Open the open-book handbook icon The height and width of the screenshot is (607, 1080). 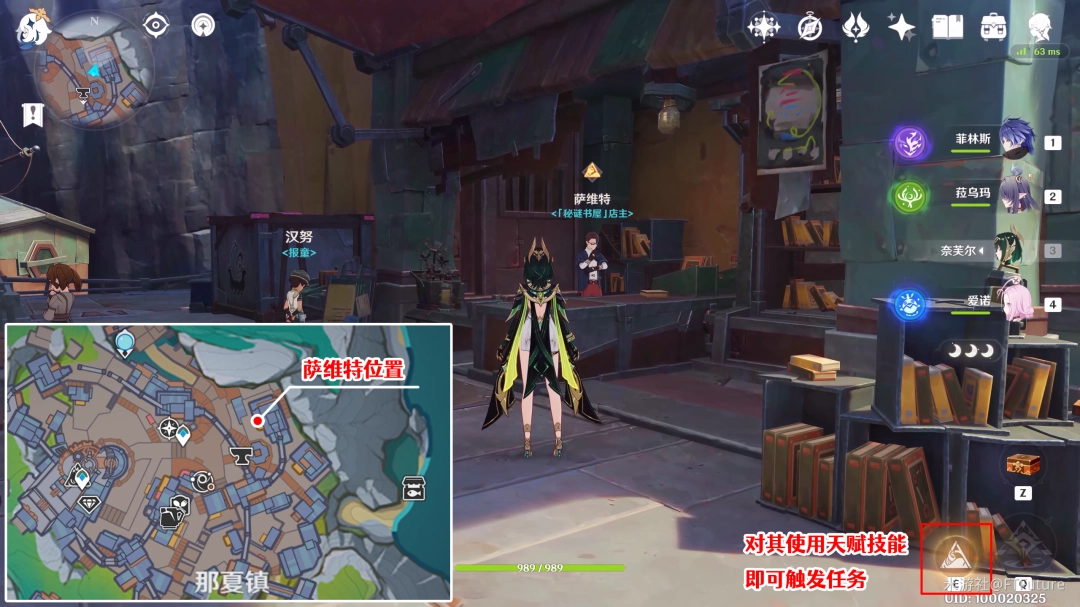947,27
